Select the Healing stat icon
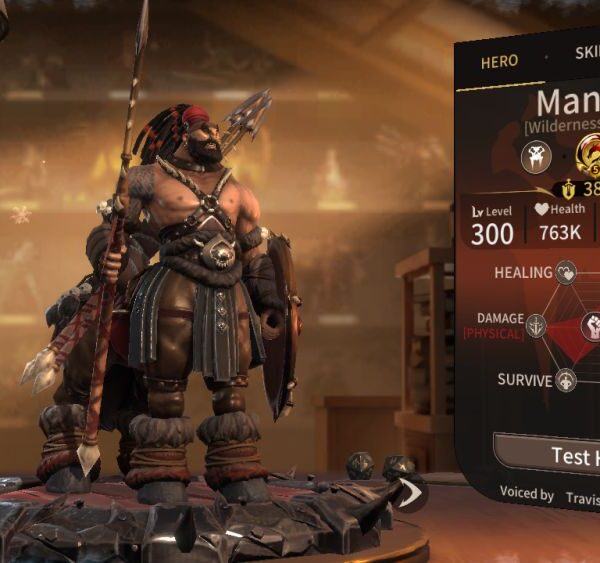This screenshot has height=563, width=600. point(567,272)
